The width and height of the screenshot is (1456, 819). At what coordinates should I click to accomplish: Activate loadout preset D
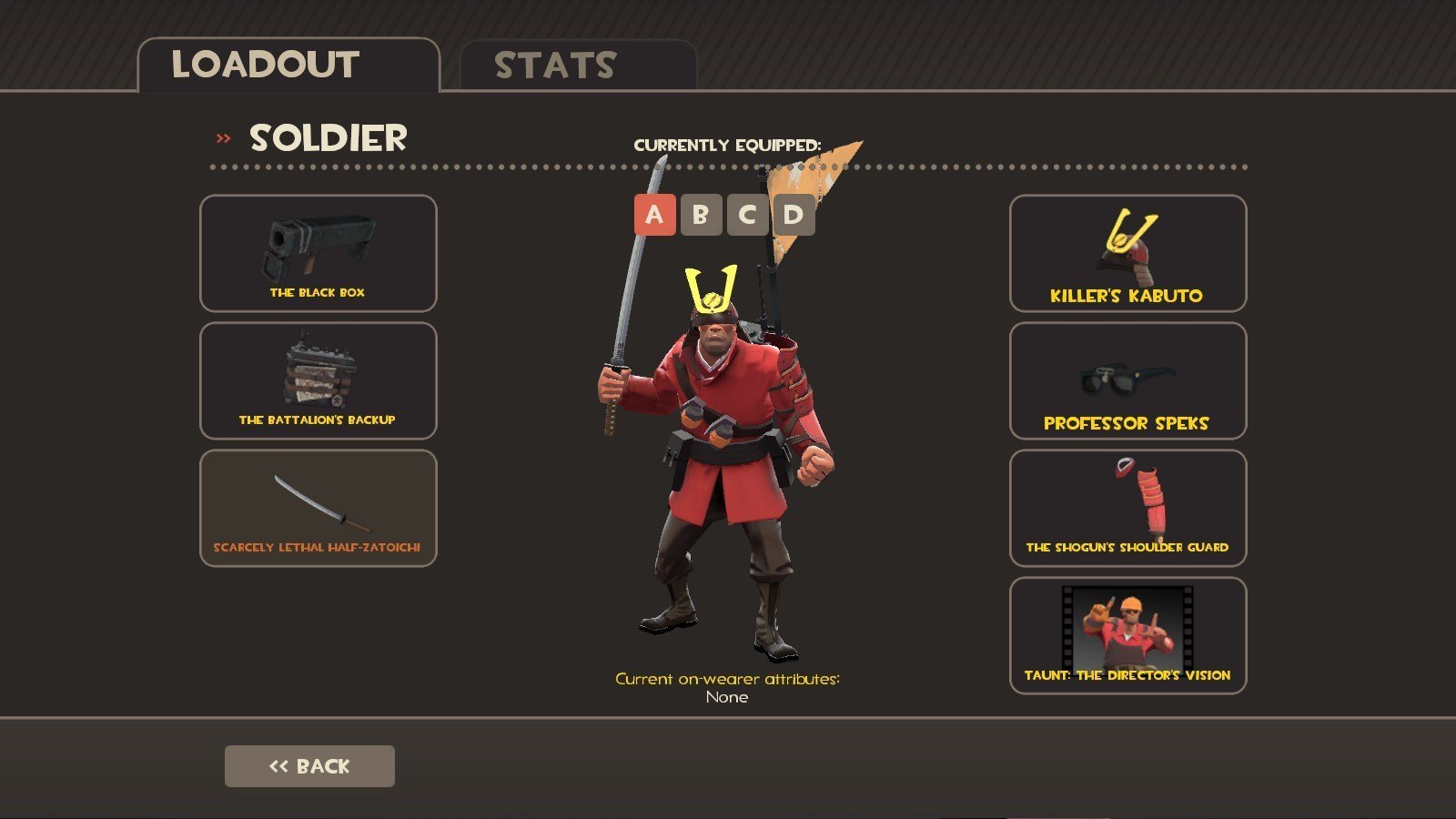(794, 215)
